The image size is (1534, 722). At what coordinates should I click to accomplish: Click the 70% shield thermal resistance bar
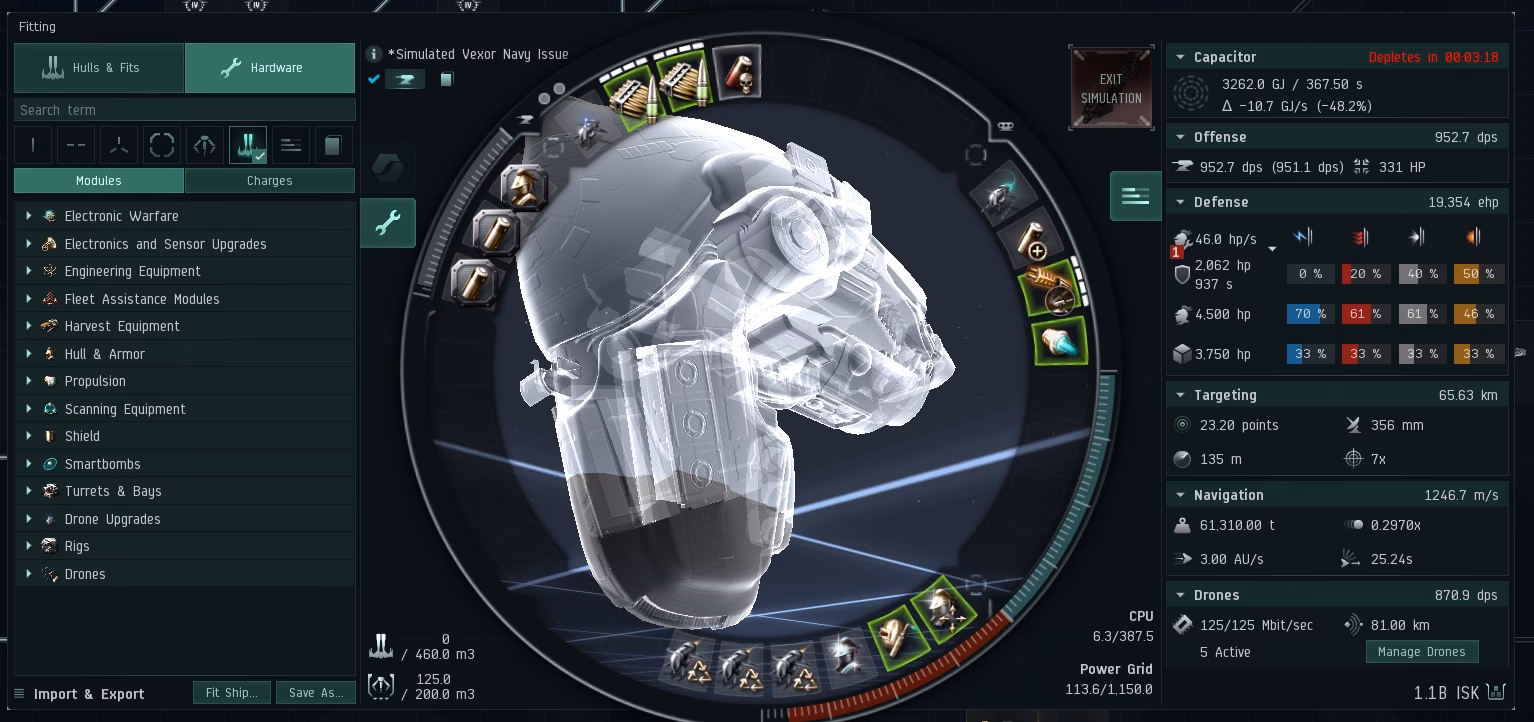coord(1310,313)
